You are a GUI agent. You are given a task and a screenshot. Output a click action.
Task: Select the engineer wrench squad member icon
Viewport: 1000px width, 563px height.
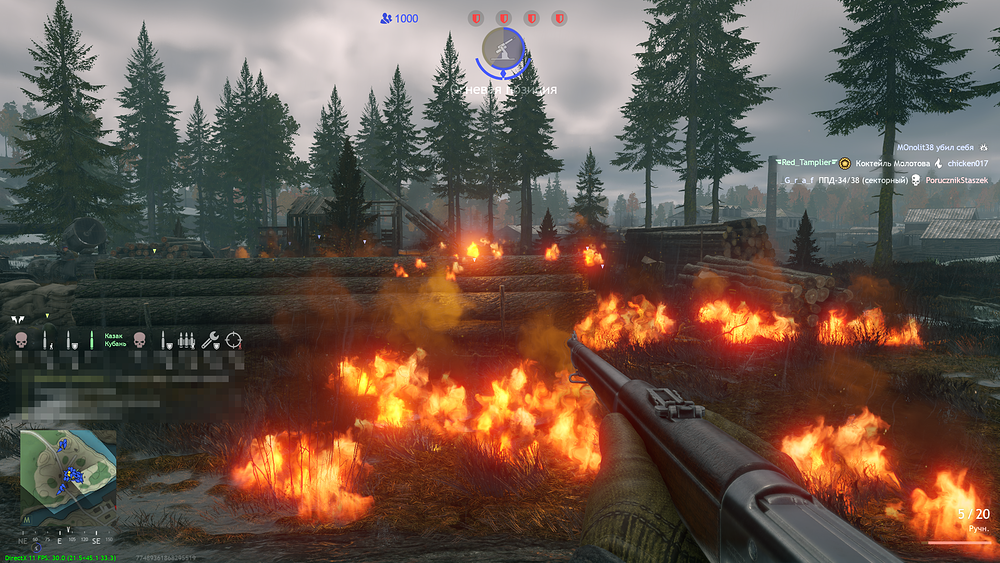(x=210, y=340)
